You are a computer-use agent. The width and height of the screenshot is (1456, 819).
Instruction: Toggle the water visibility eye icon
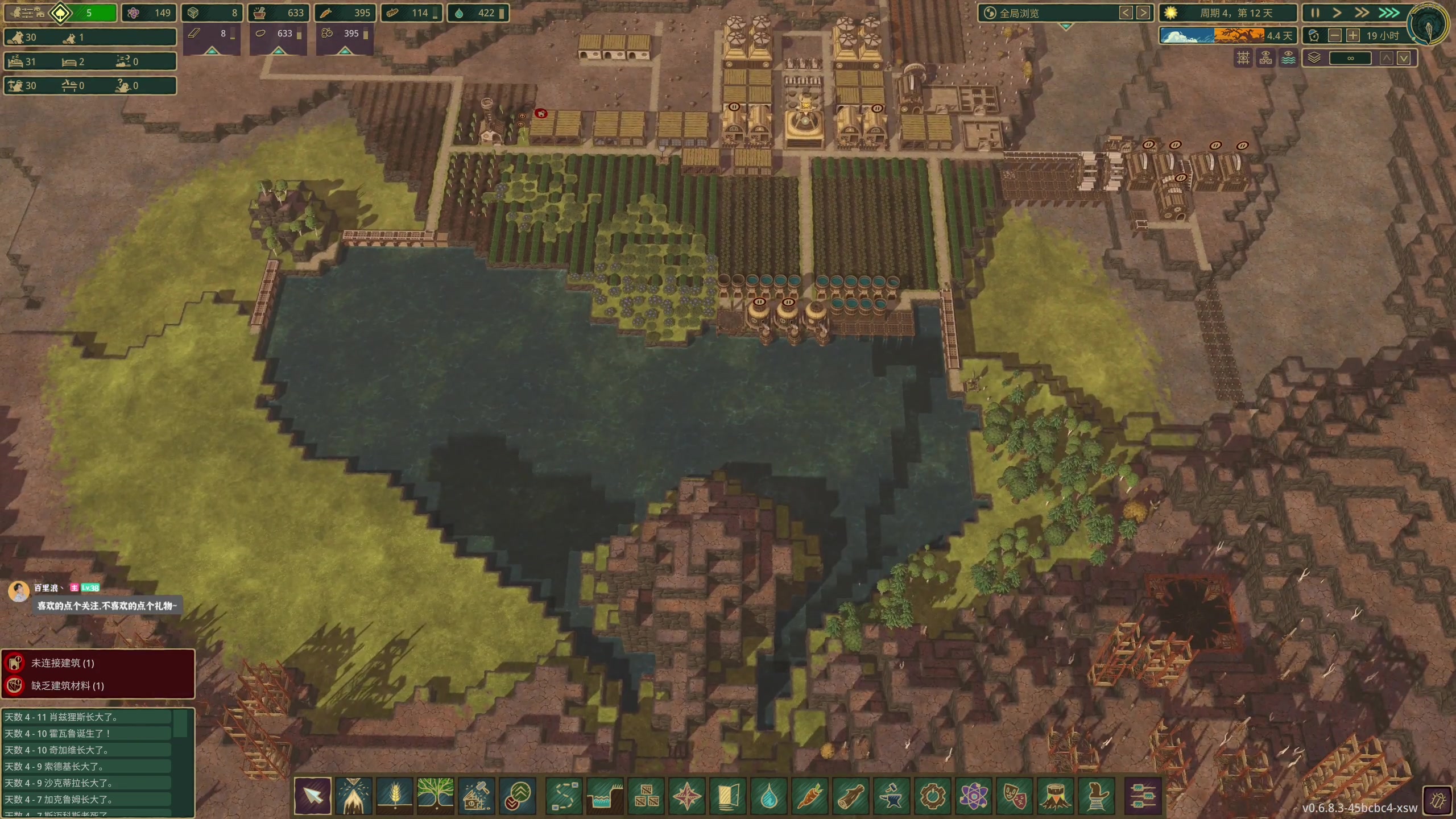(x=1288, y=58)
